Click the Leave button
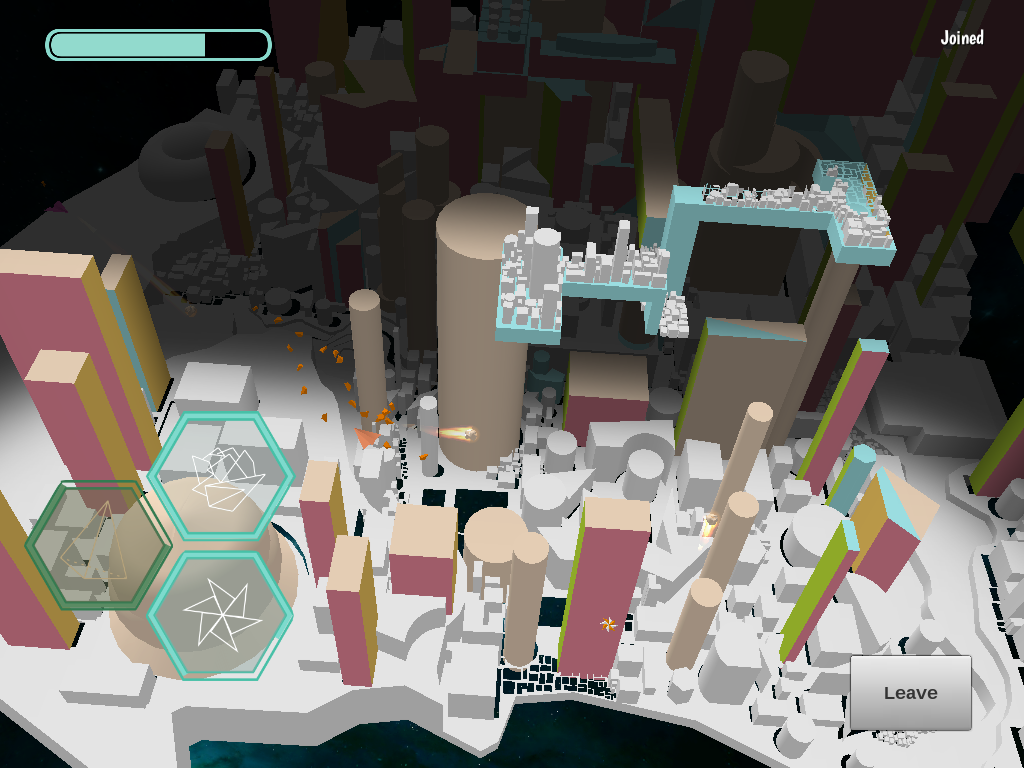1024x768 pixels. [x=910, y=692]
